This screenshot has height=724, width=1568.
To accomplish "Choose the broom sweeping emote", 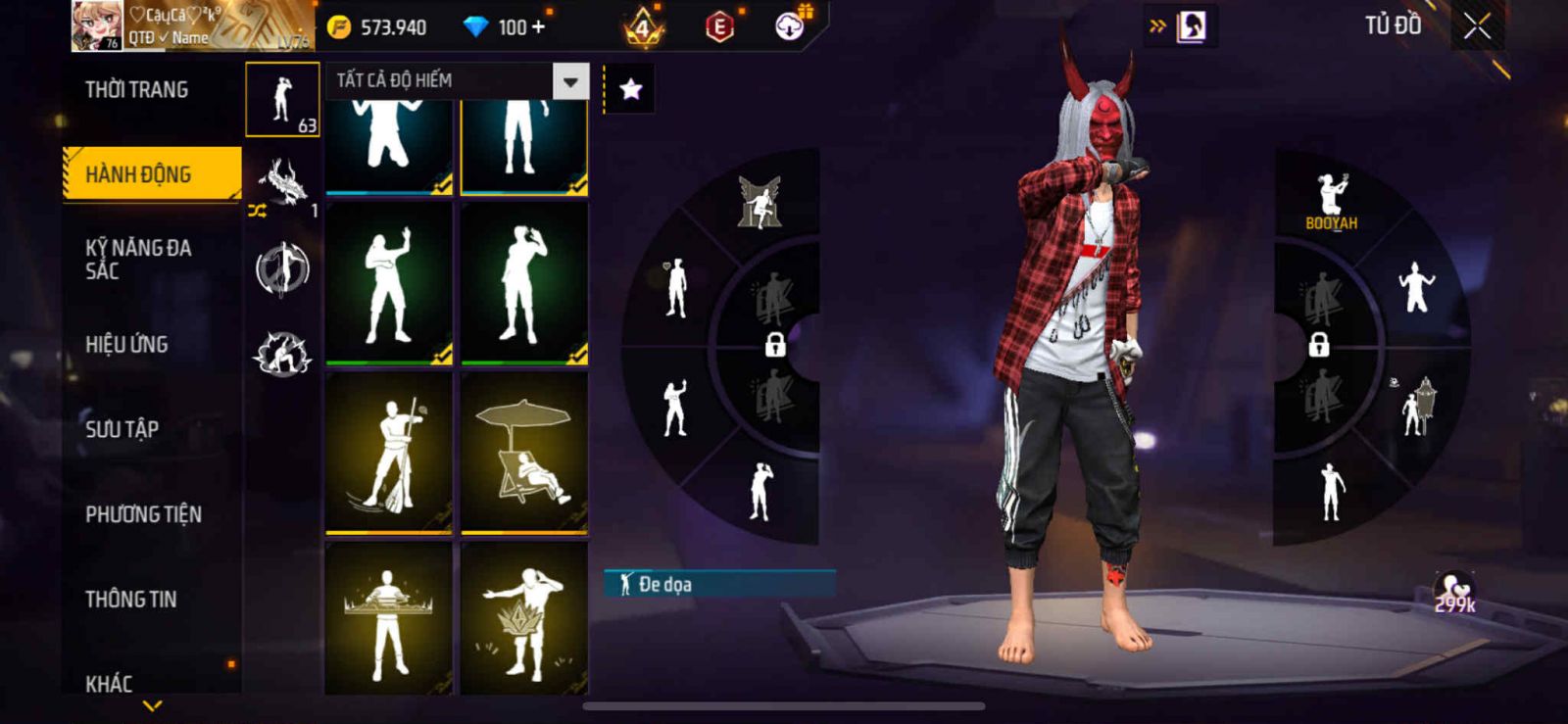I will [389, 453].
